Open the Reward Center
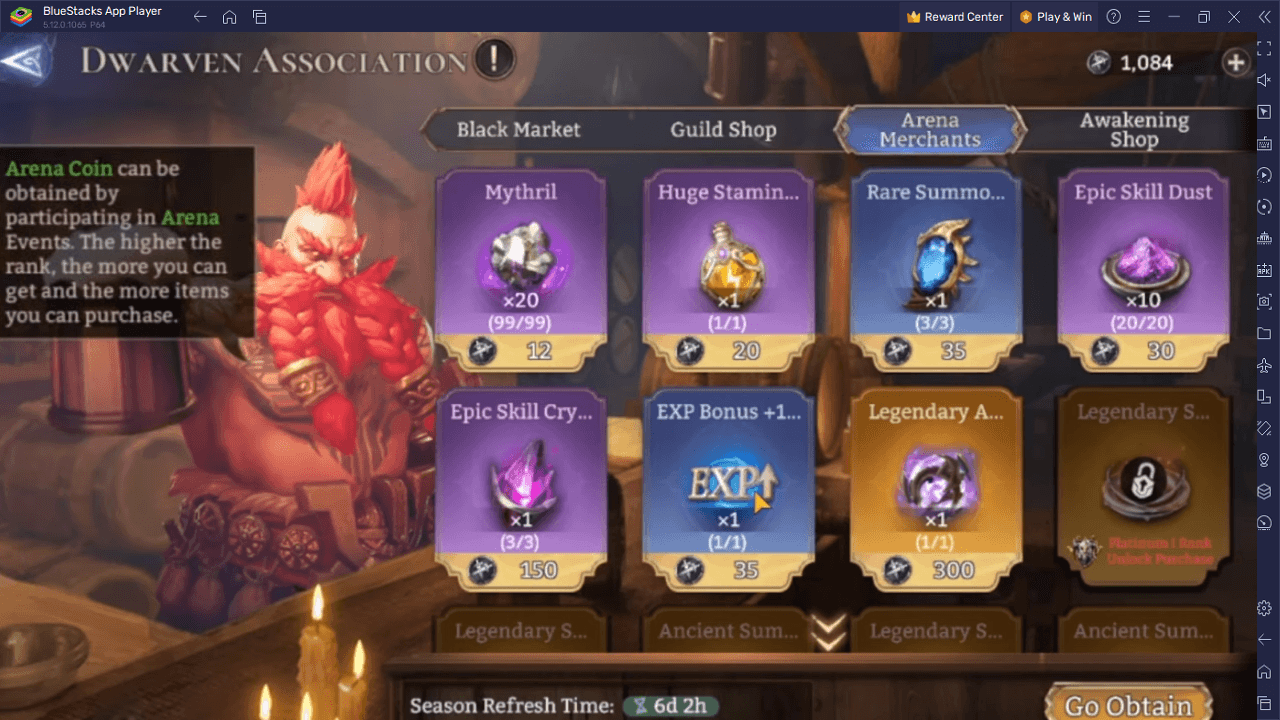Image resolution: width=1280 pixels, height=720 pixels. (954, 16)
